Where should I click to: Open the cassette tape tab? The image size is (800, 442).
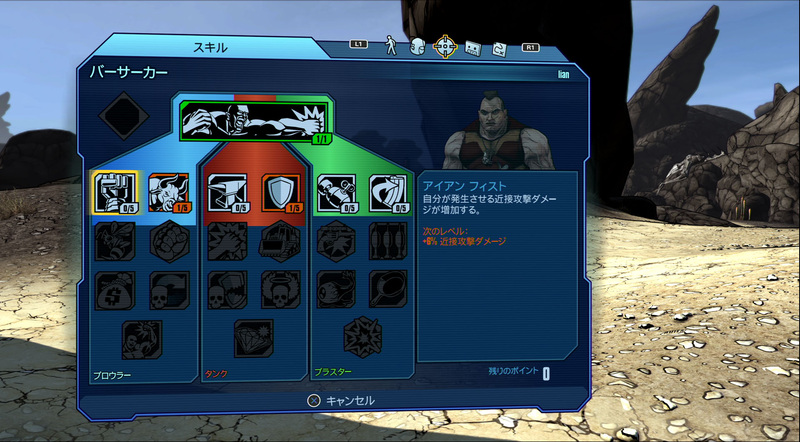[474, 47]
